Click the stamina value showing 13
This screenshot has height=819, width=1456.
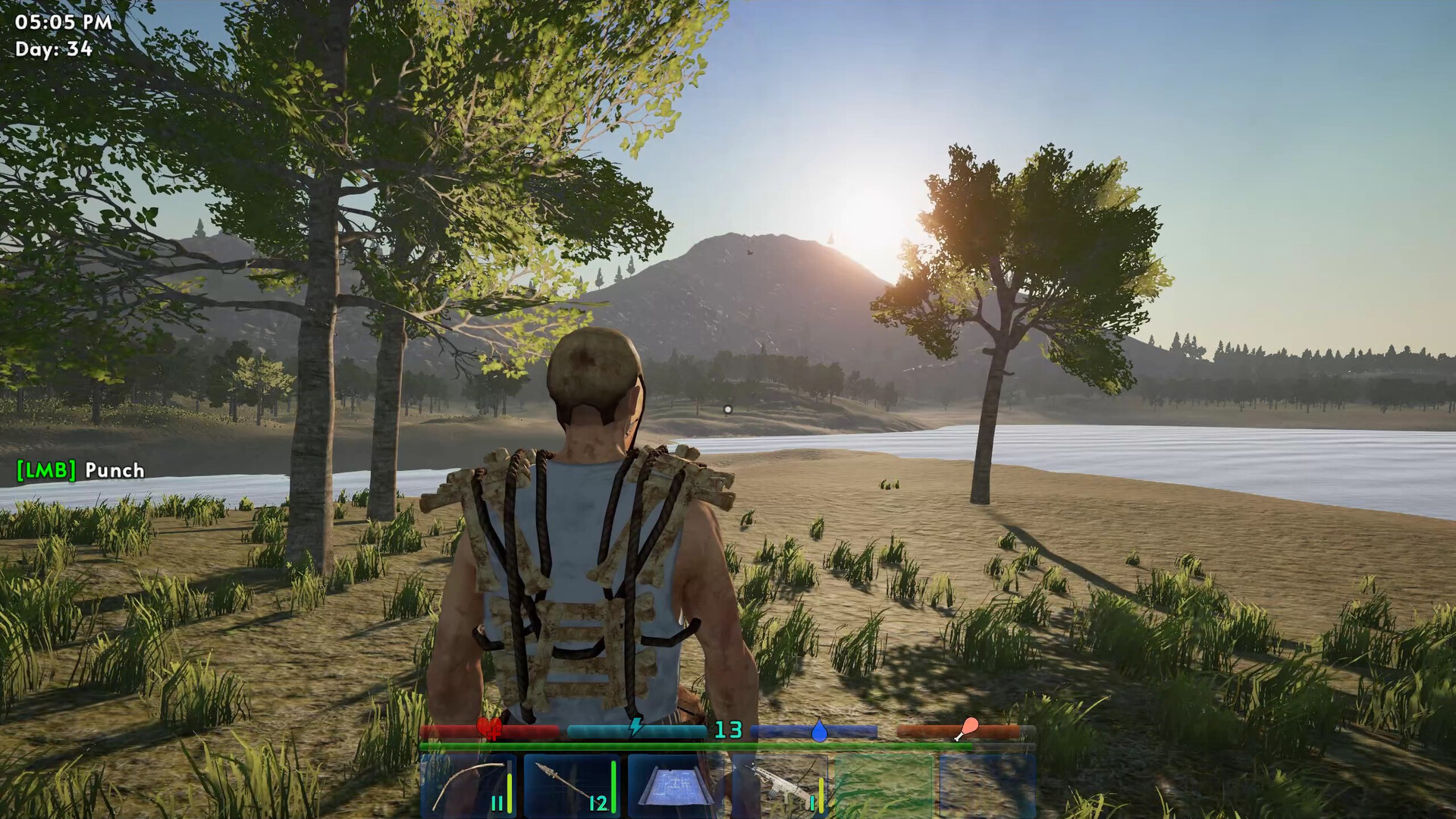(728, 729)
